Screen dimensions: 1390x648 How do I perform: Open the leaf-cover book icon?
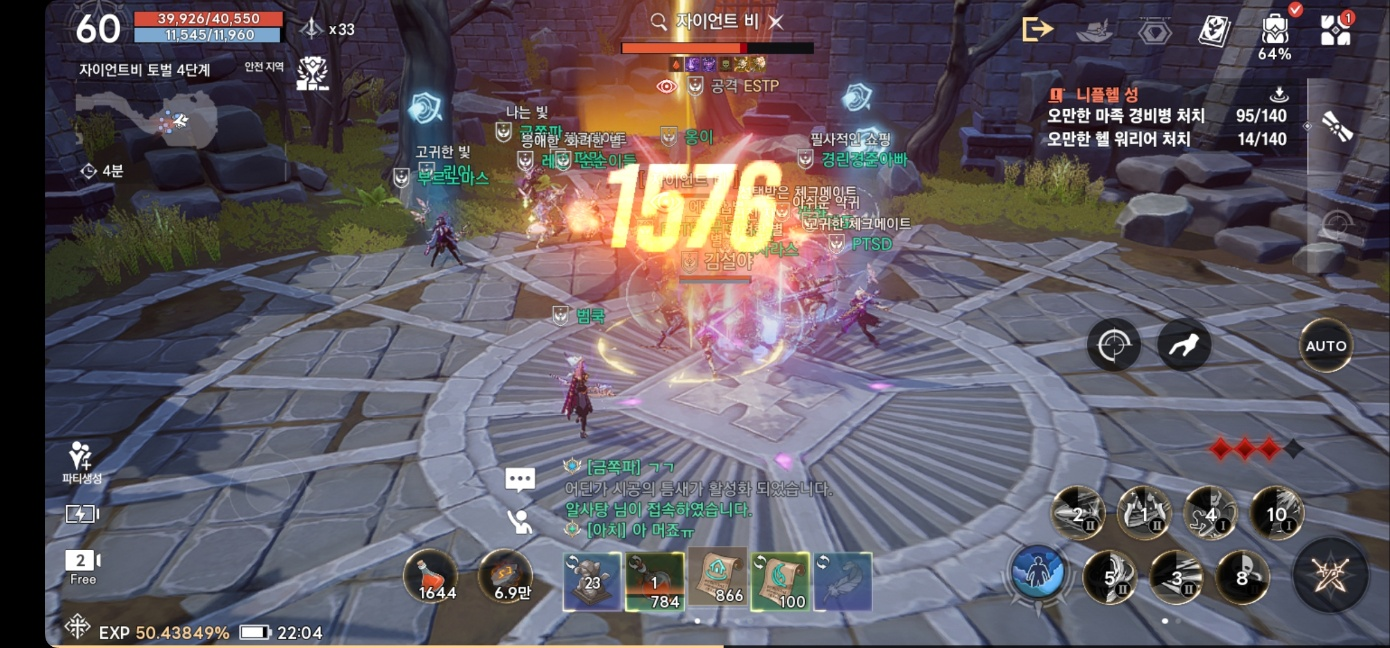click(x=1214, y=31)
